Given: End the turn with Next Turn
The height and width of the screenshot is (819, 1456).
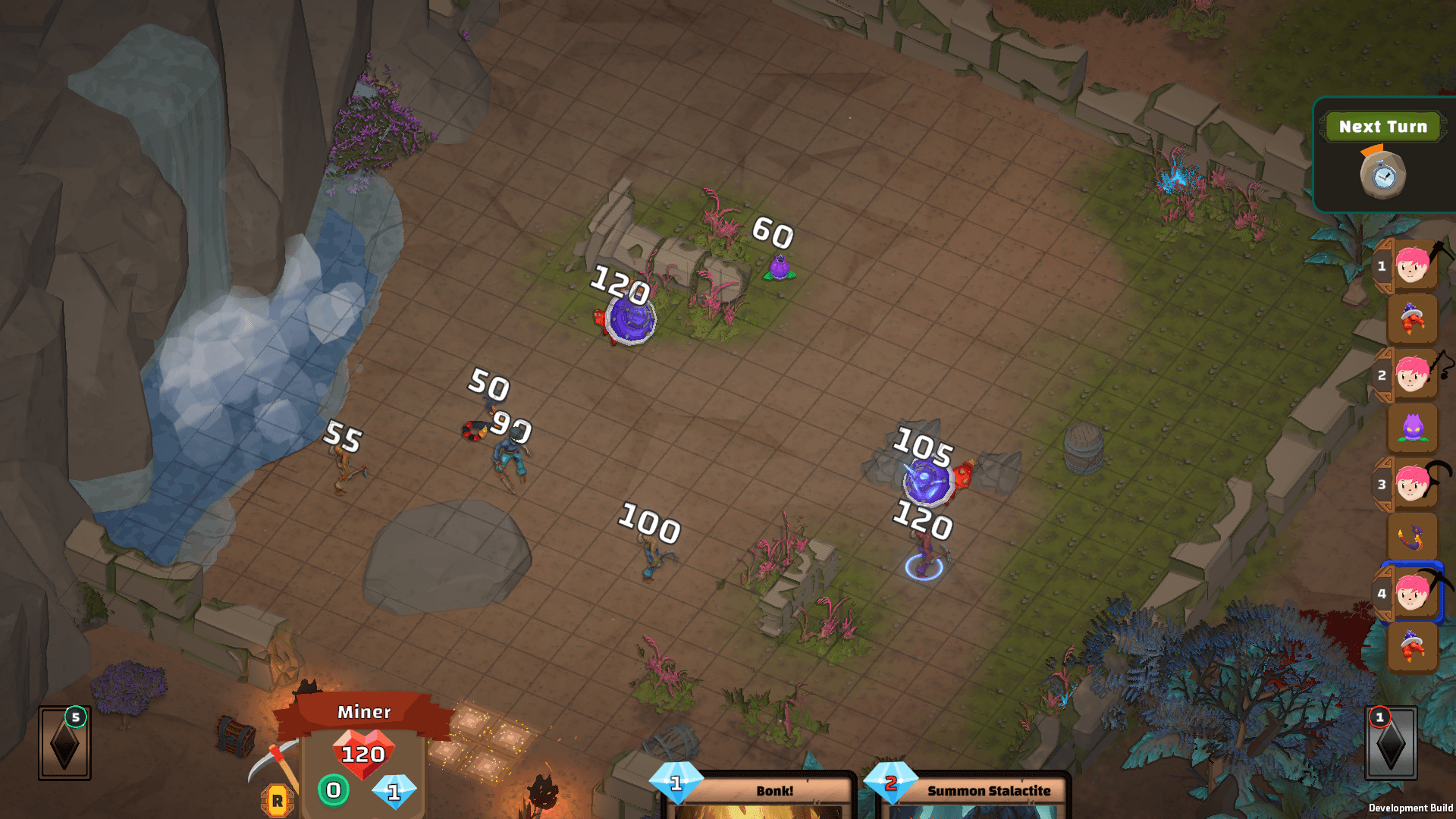Looking at the screenshot, I should coord(1382,127).
